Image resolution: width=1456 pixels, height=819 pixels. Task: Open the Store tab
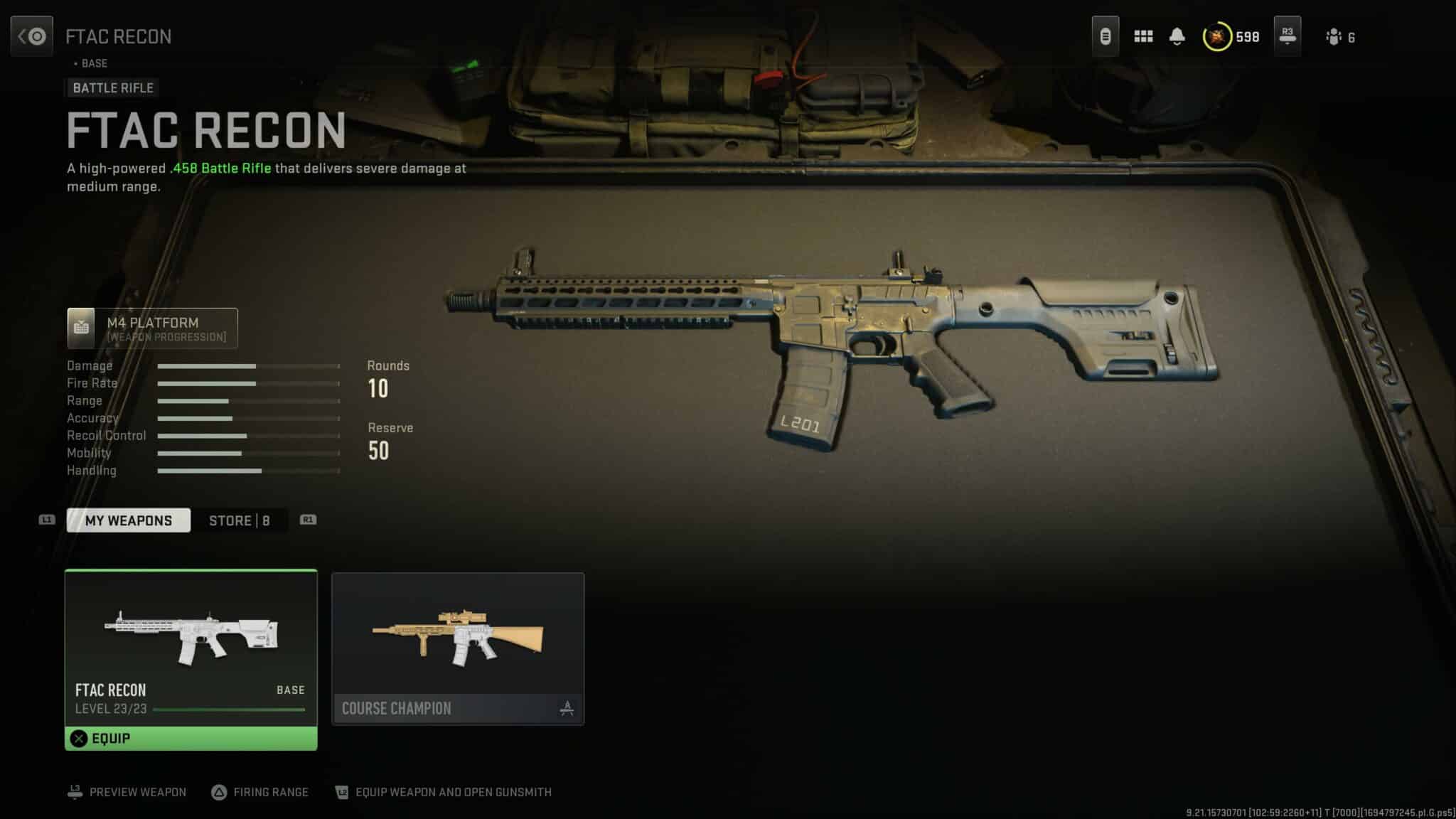coord(239,520)
